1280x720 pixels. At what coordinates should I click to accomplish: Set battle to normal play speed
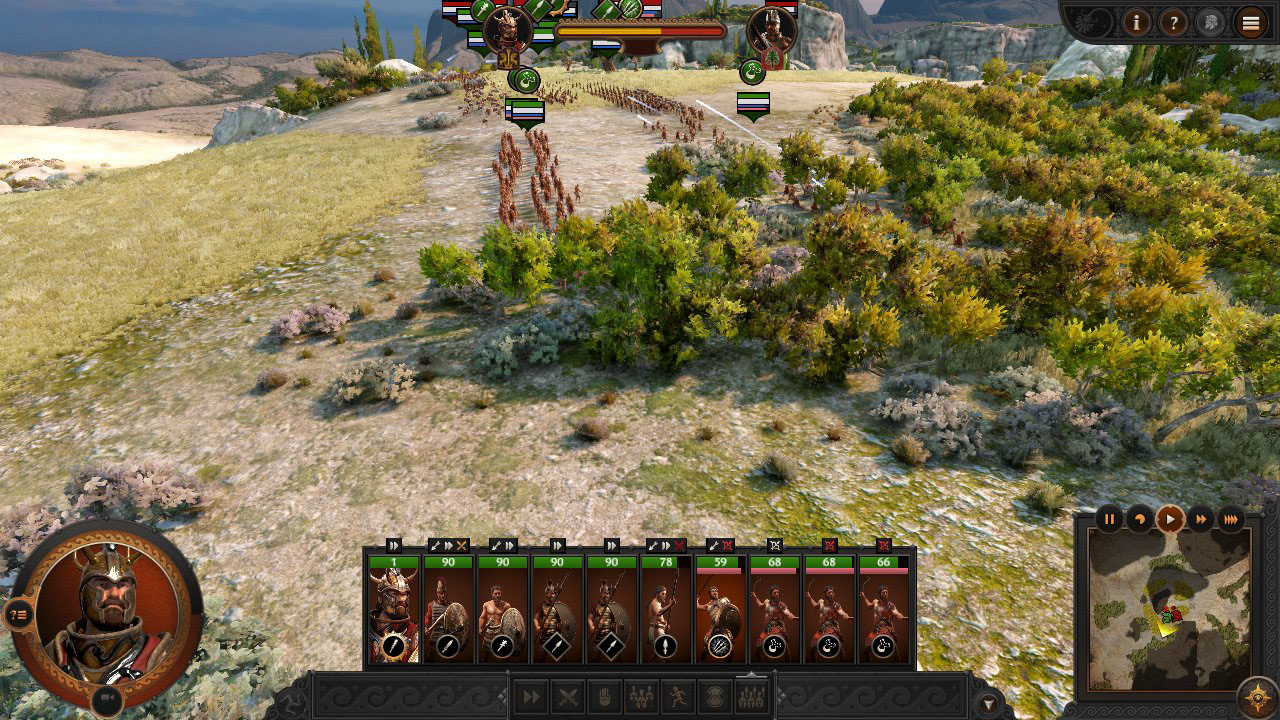click(1170, 518)
